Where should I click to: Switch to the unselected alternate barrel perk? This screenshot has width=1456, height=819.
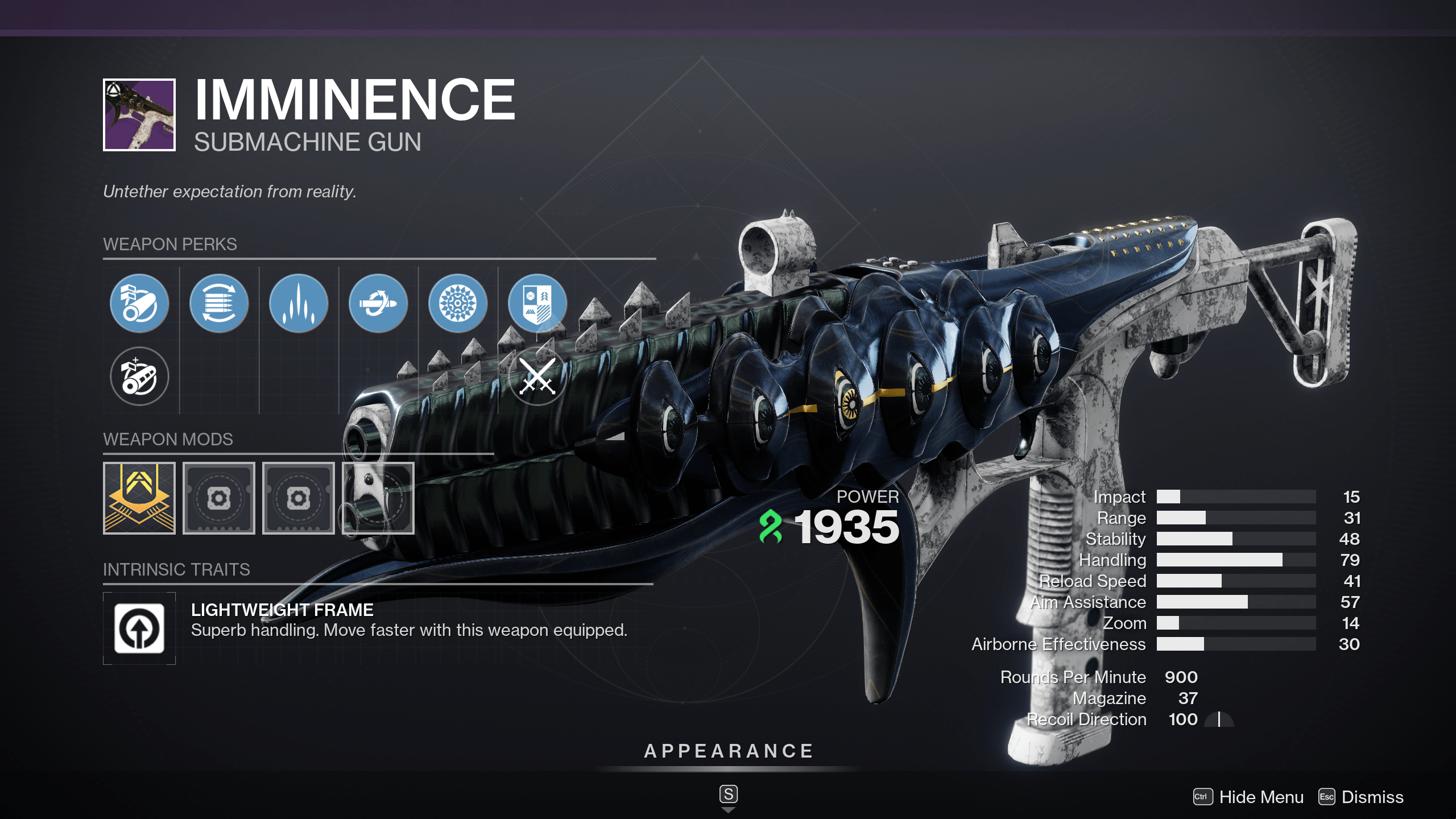click(139, 376)
